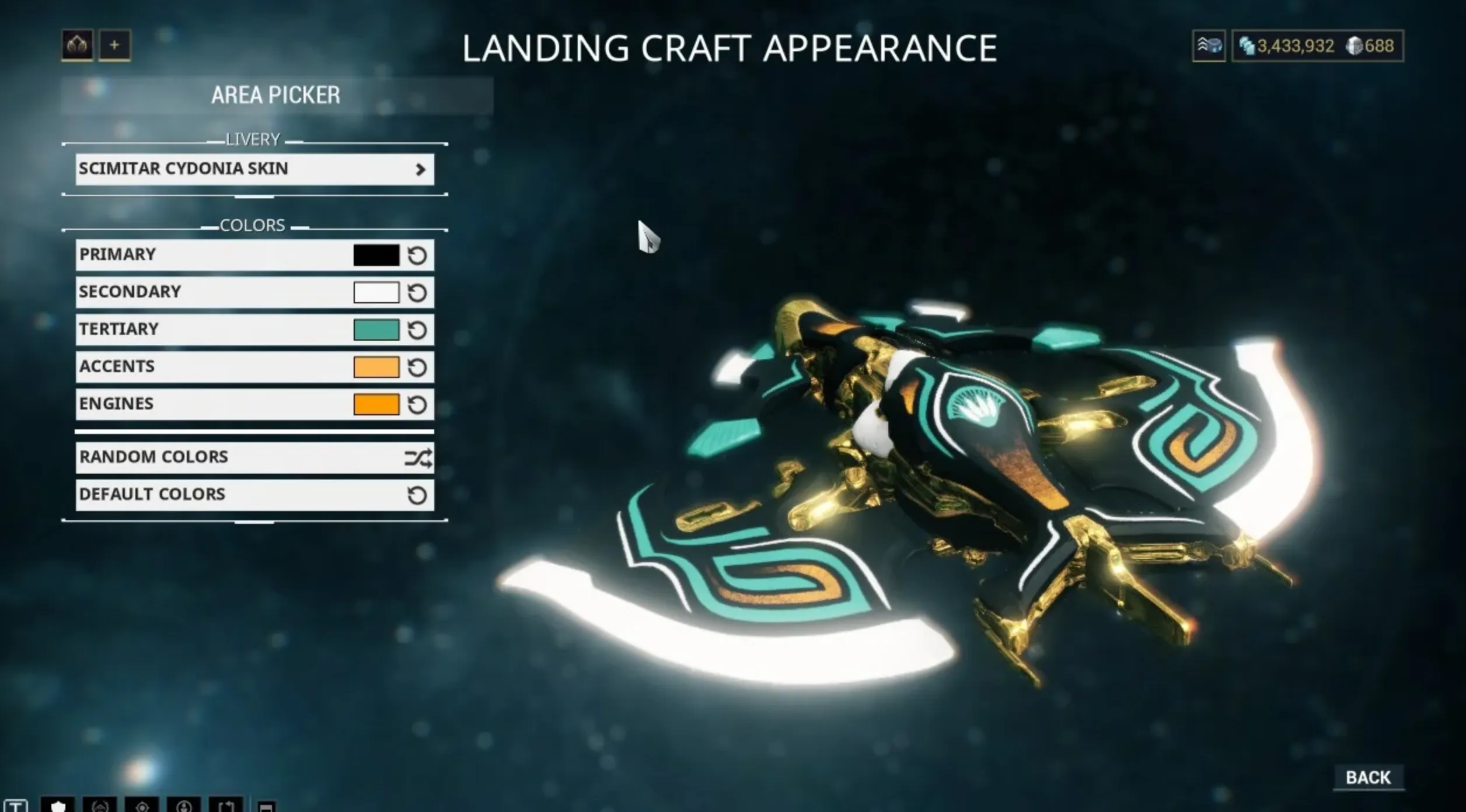This screenshot has width=1466, height=812.
Task: Edit the orange Engines color swatch
Action: pyautogui.click(x=376, y=405)
